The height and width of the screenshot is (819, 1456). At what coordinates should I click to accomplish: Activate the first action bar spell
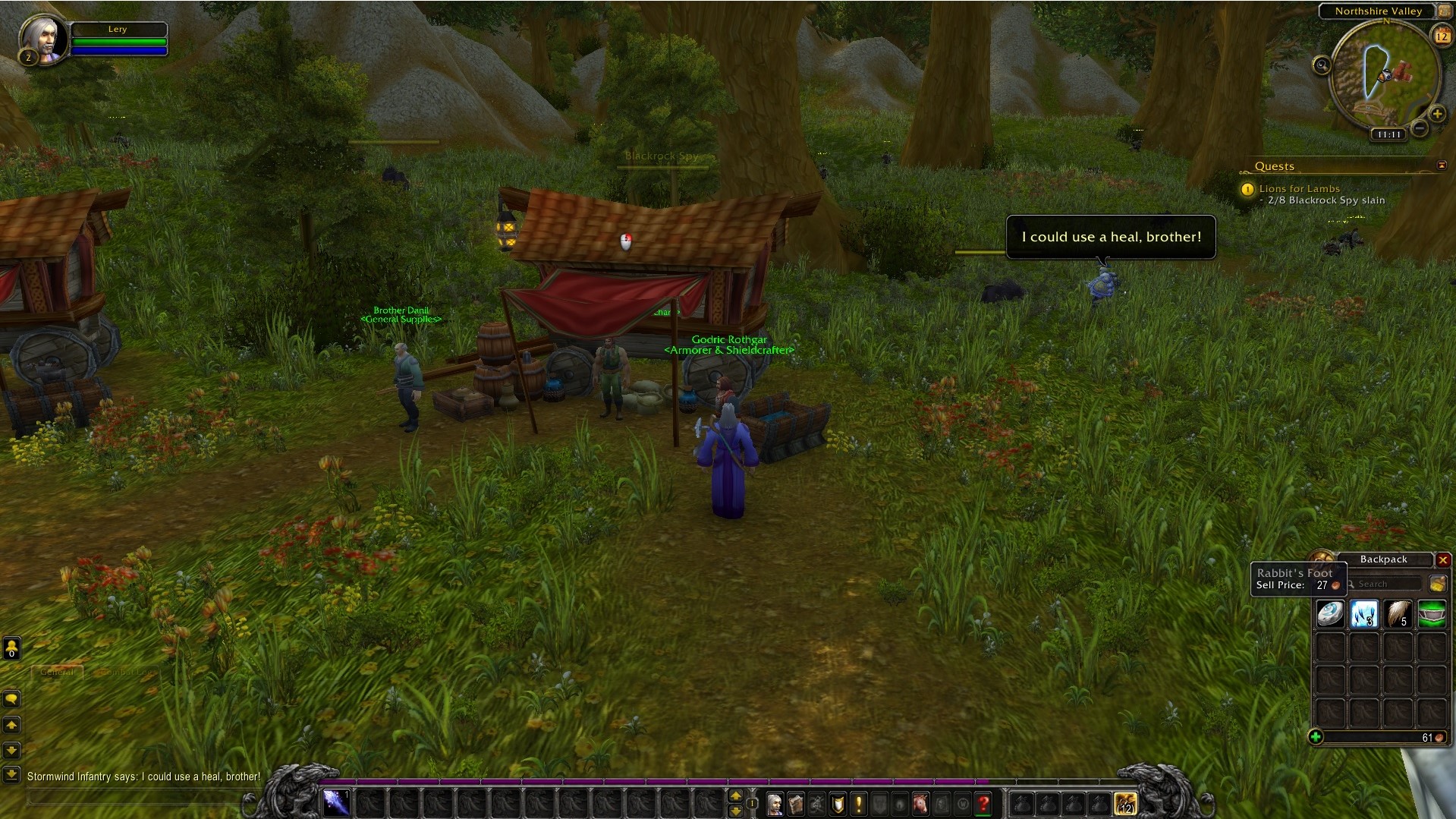pos(336,802)
